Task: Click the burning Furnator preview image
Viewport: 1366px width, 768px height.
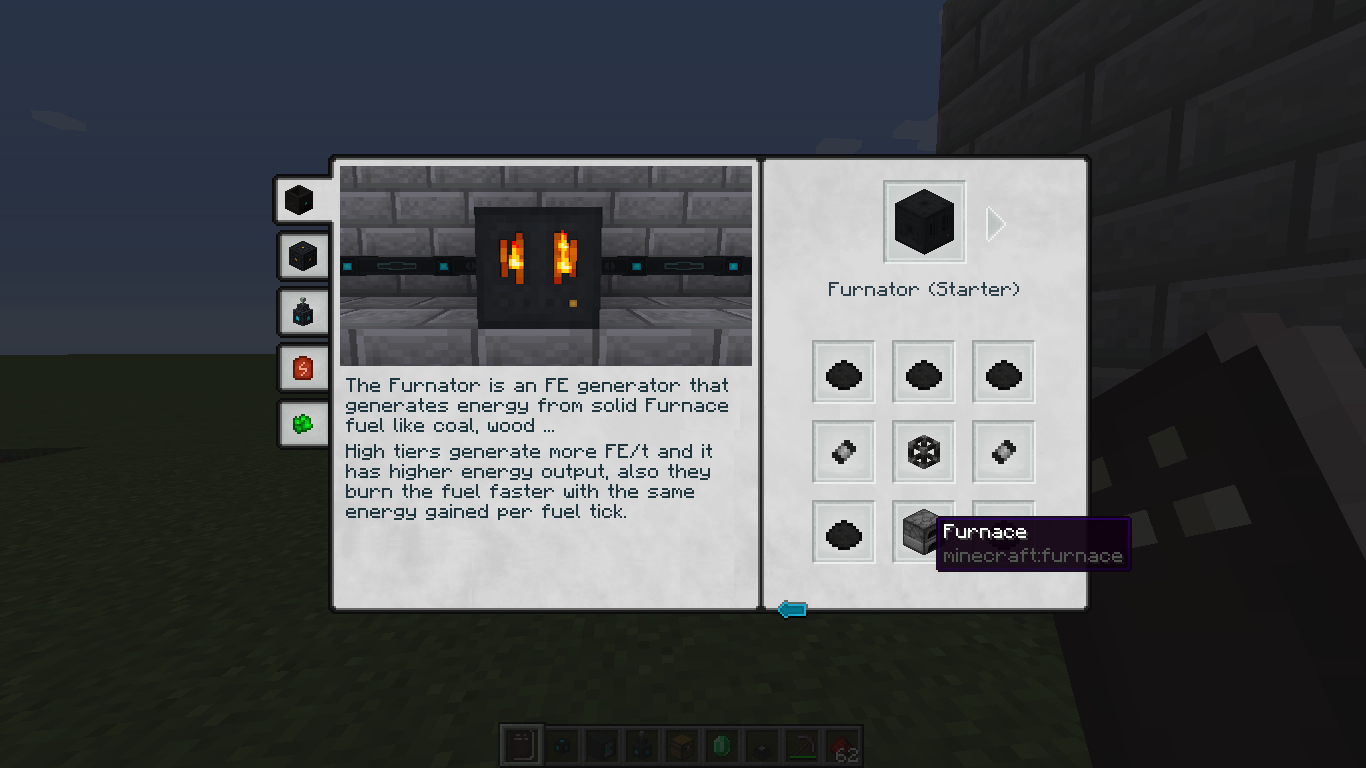Action: coord(546,265)
